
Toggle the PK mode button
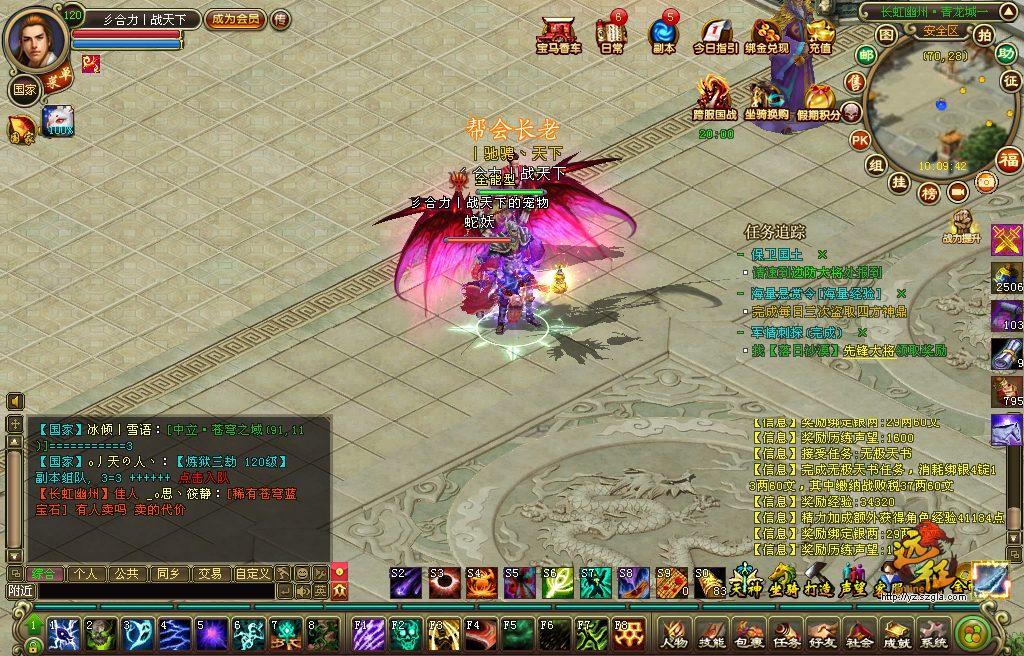859,140
